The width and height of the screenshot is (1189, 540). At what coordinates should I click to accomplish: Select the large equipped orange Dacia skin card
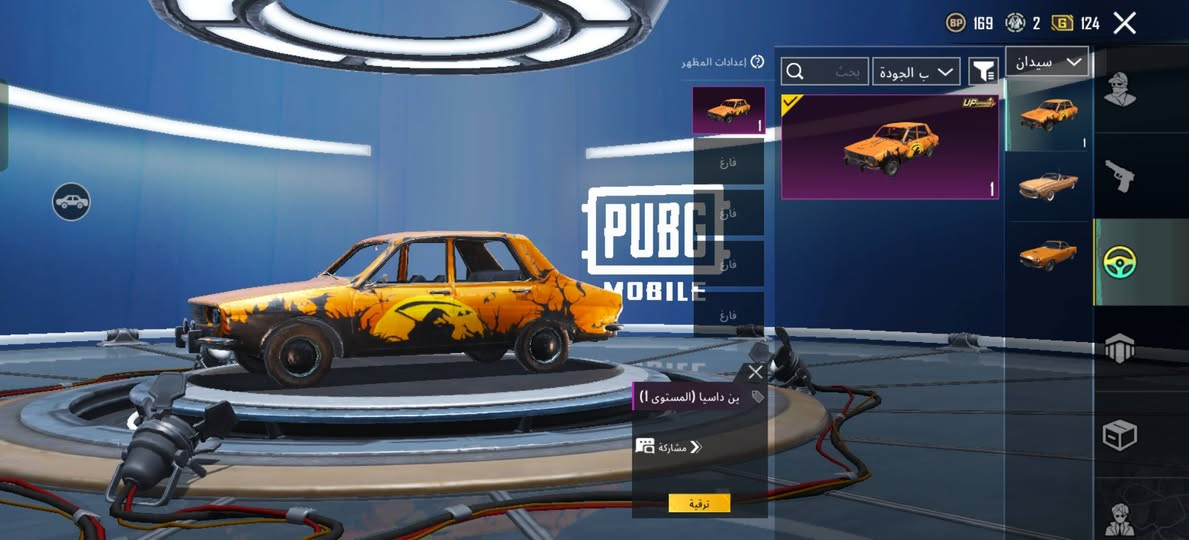[x=890, y=147]
